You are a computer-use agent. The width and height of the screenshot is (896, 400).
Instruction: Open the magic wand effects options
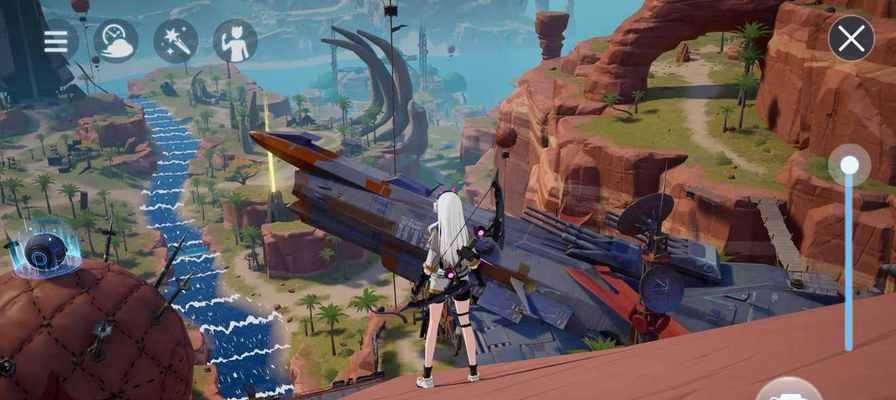175,41
